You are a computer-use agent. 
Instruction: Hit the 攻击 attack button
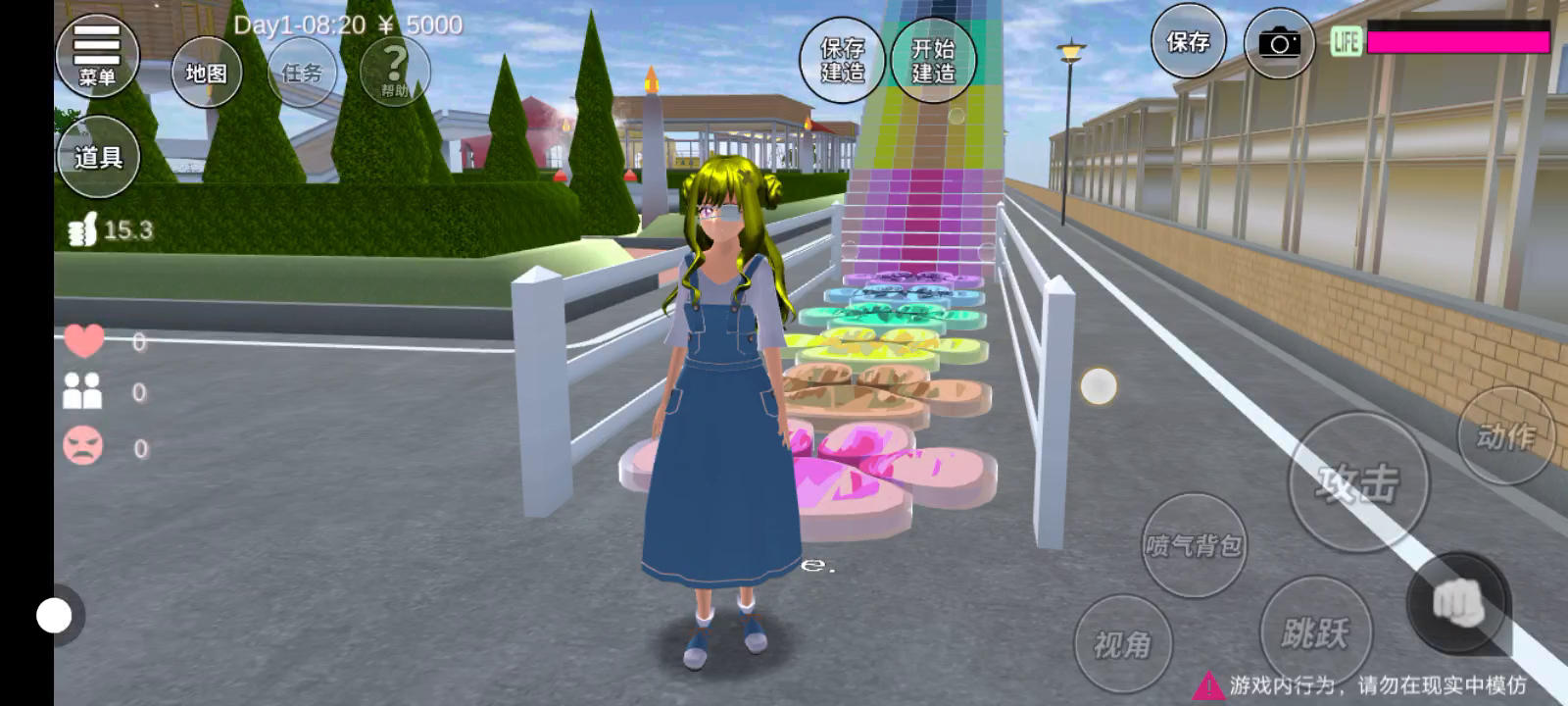click(1358, 482)
